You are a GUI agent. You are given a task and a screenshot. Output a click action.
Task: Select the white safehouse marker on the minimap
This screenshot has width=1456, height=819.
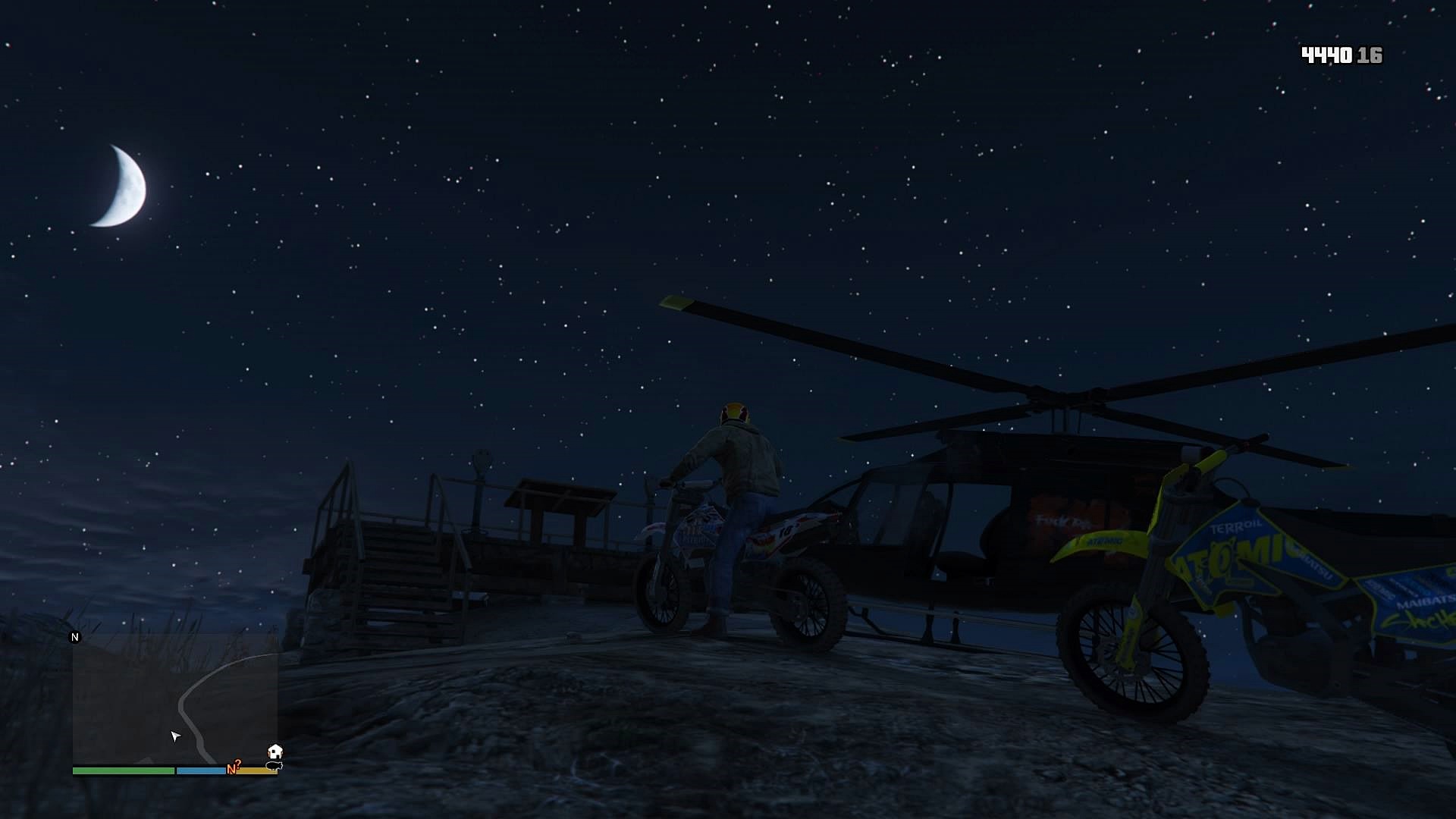click(275, 752)
